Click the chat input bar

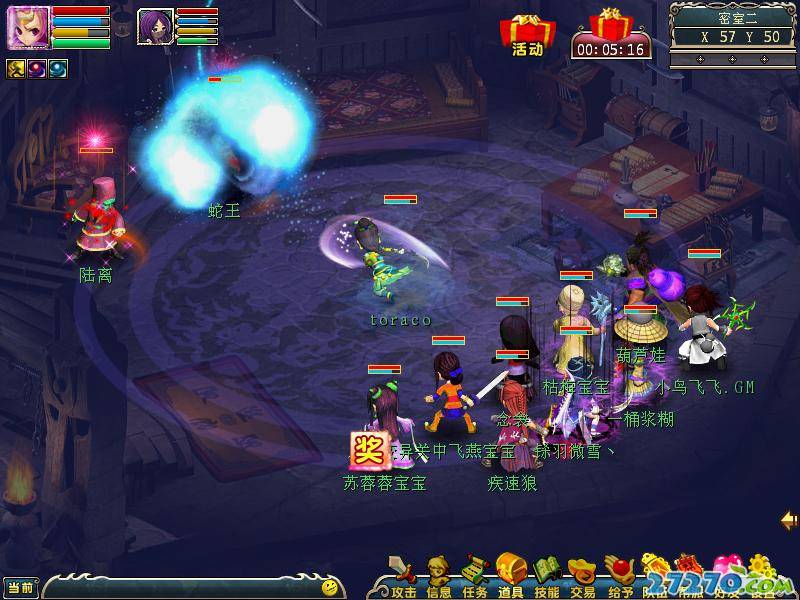[180, 587]
